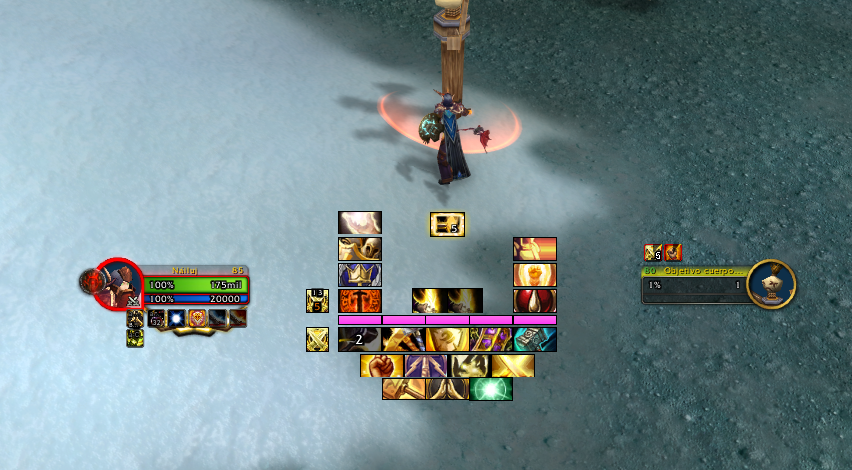Click the red seal rune ability
Screen dimensions: 852x470
tap(359, 301)
